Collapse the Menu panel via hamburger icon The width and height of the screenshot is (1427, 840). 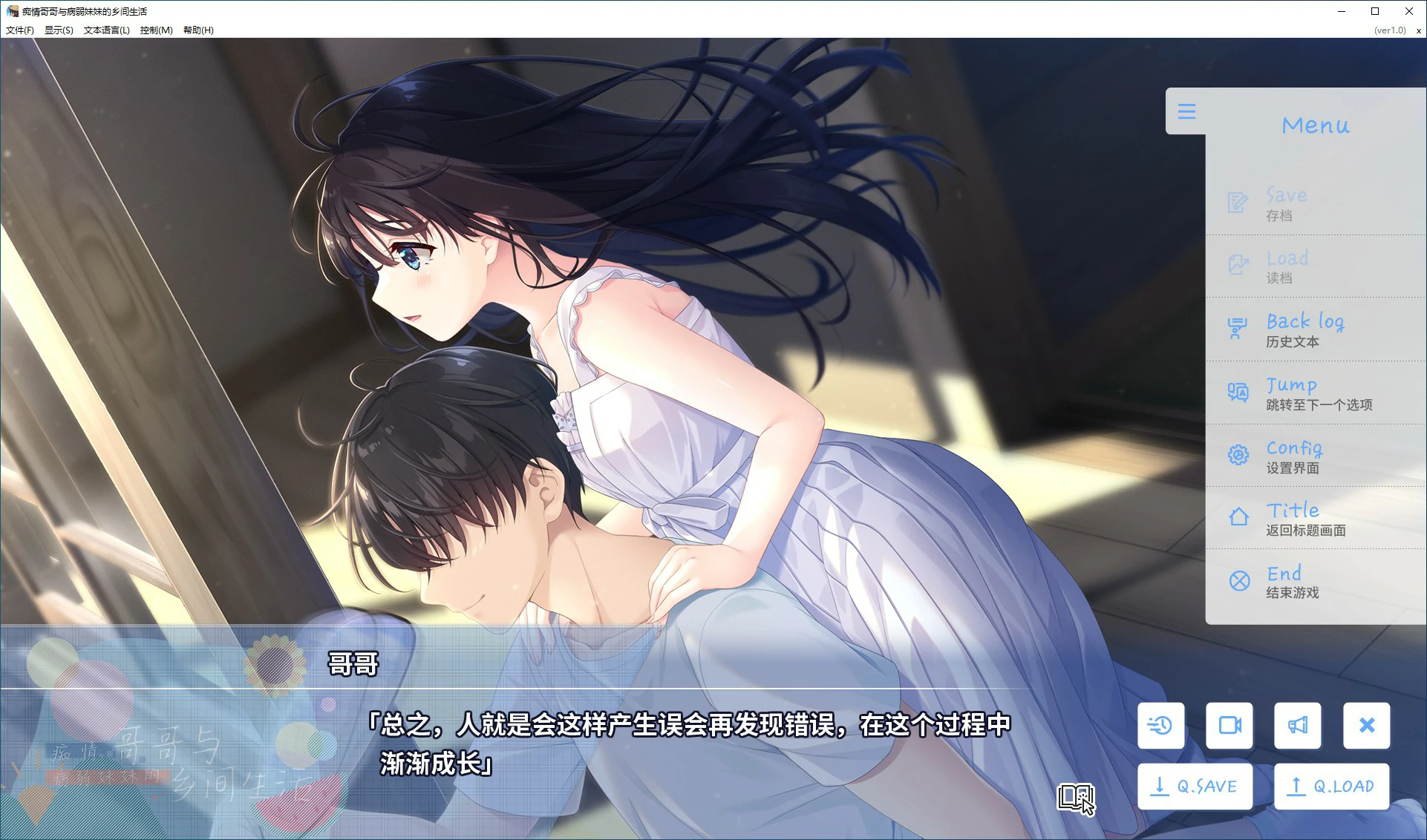coord(1187,111)
